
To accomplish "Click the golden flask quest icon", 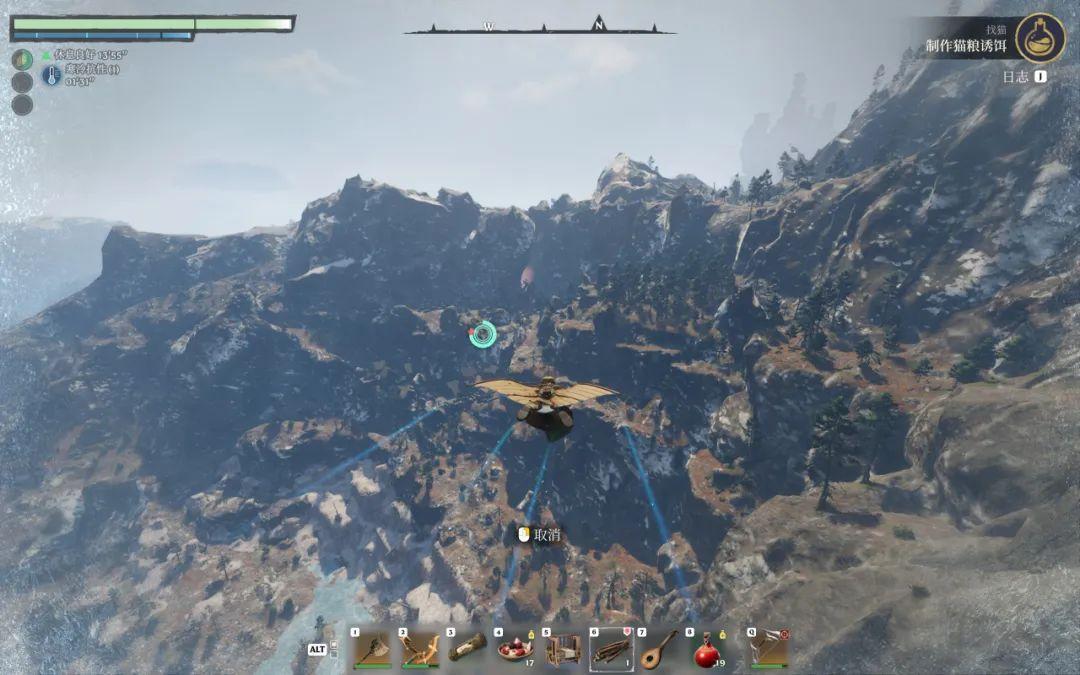I will [x=1040, y=38].
